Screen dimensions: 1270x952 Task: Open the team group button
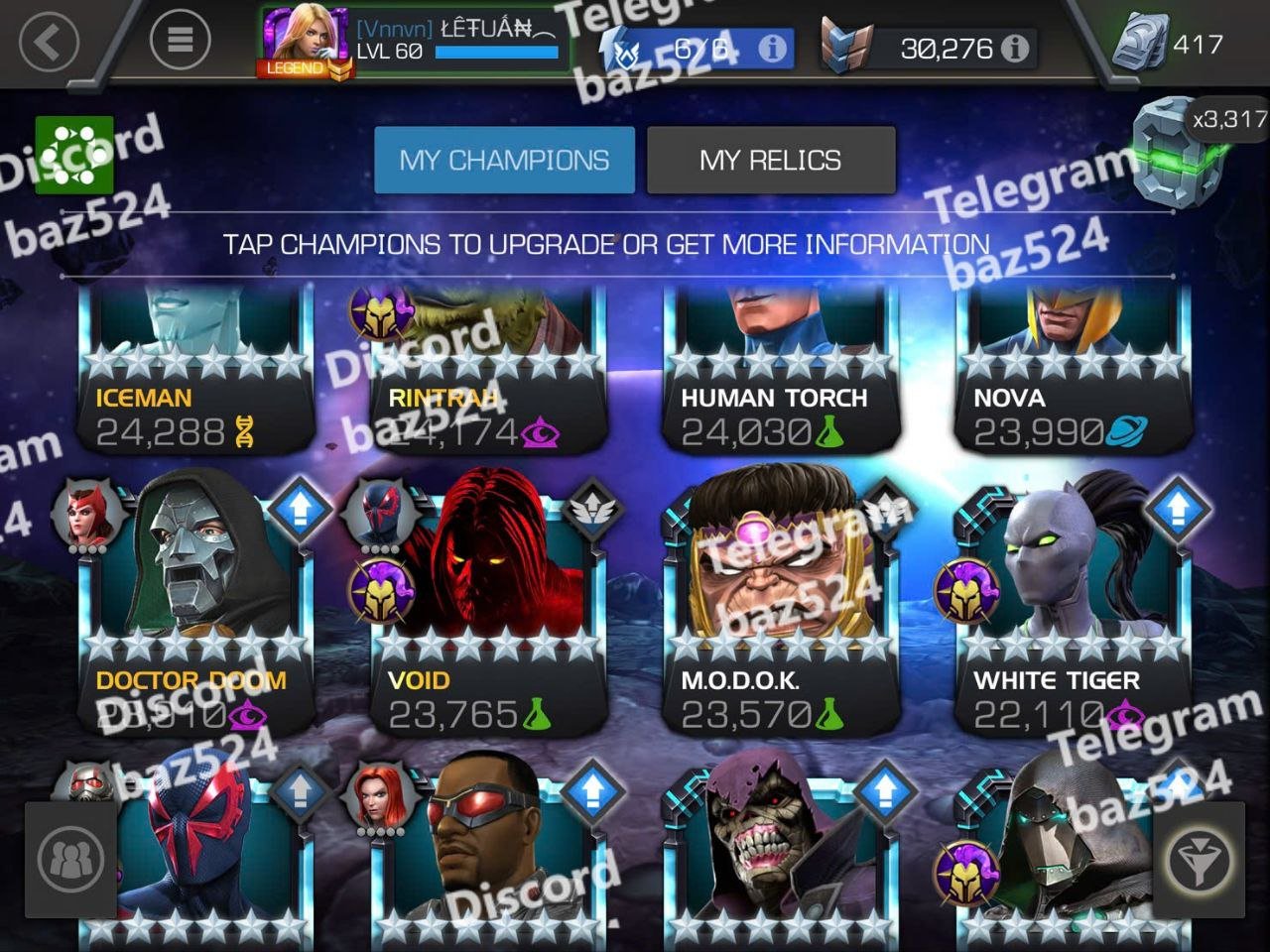70,859
